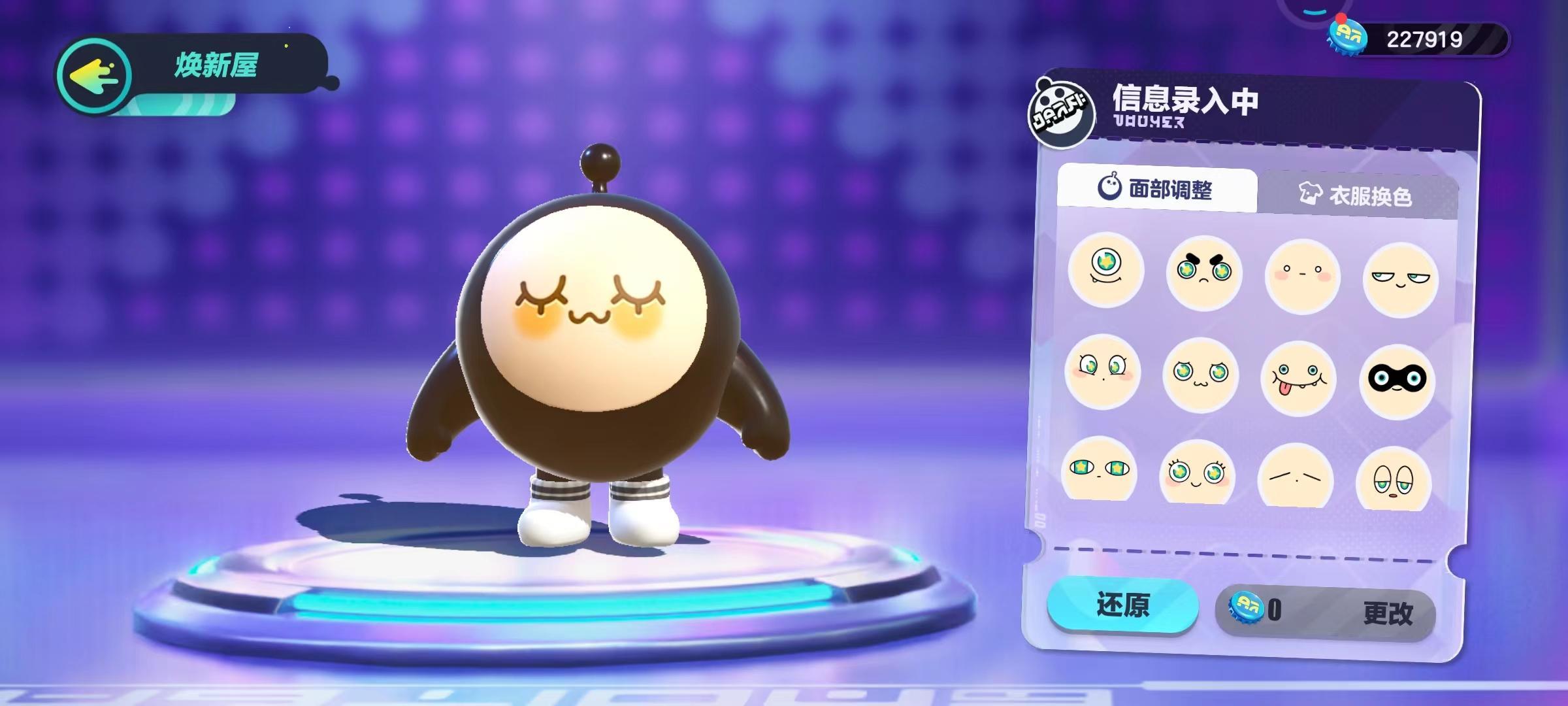
Task: Pick the angry eyebrows face
Action: click(1203, 272)
